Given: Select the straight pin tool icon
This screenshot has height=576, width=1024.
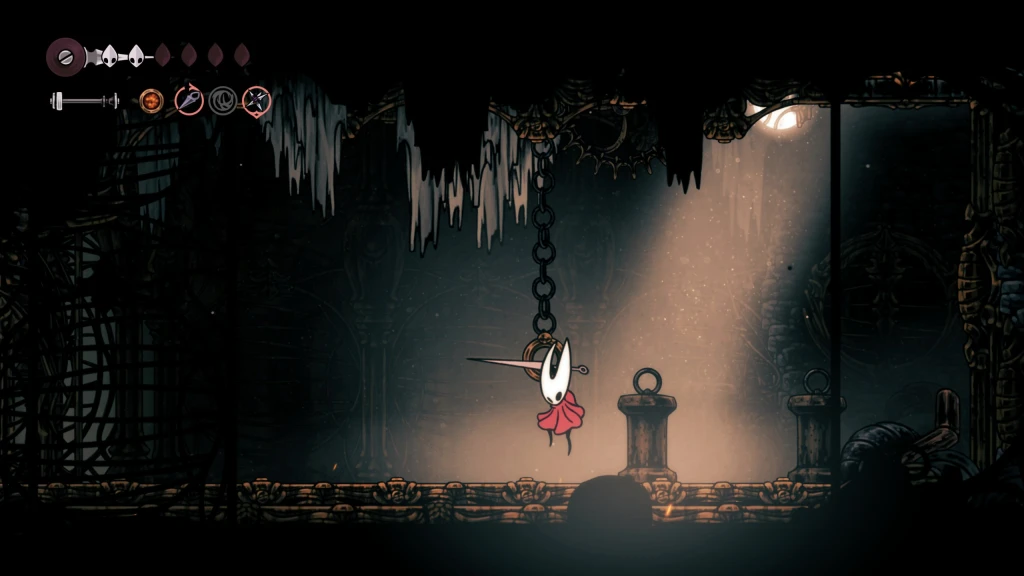Looking at the screenshot, I should [x=189, y=100].
